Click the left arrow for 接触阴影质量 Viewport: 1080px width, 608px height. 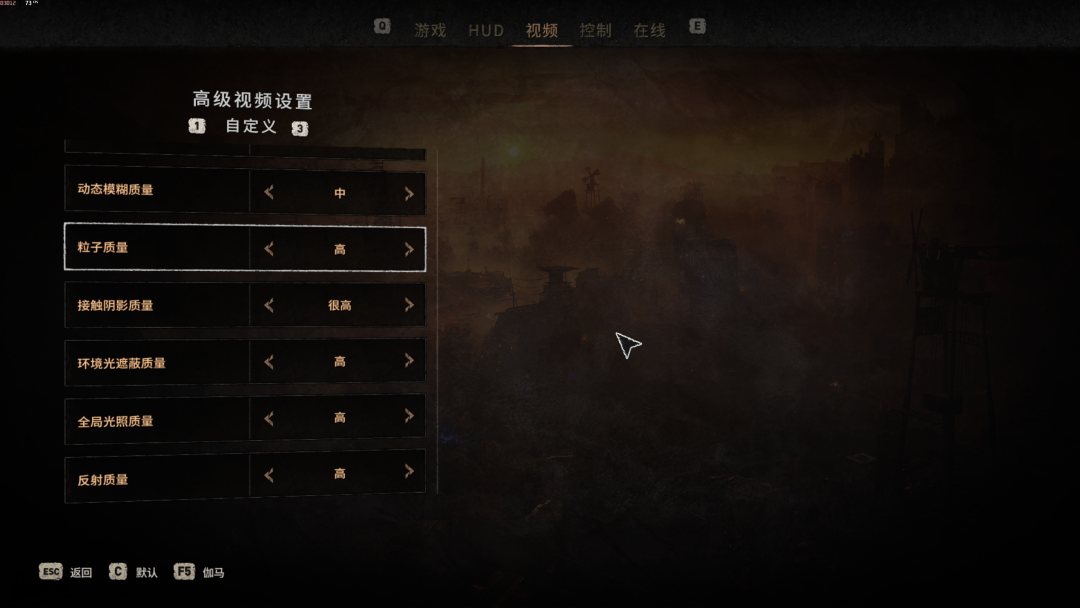point(269,305)
